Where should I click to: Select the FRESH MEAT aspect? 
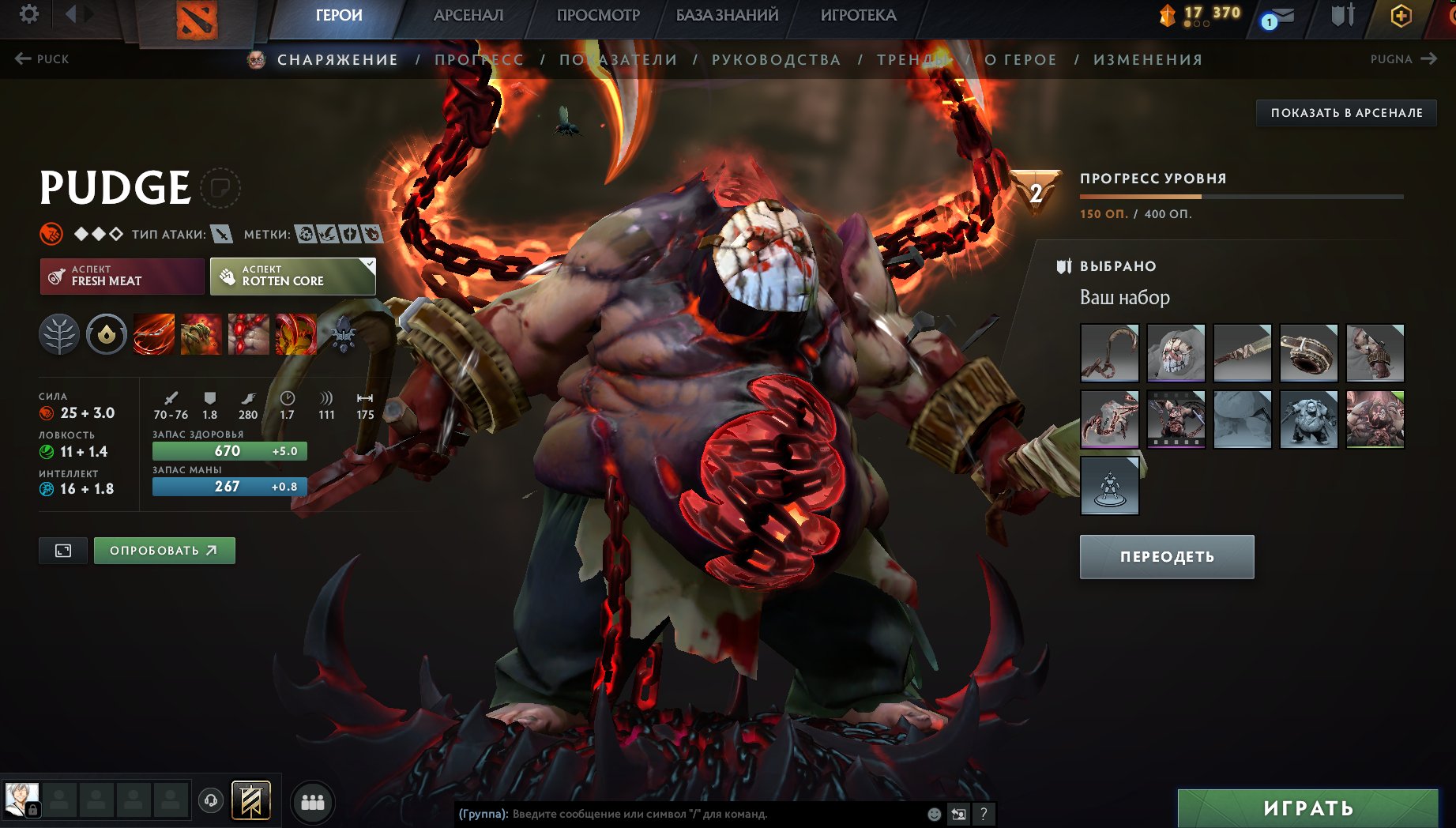[x=121, y=276]
